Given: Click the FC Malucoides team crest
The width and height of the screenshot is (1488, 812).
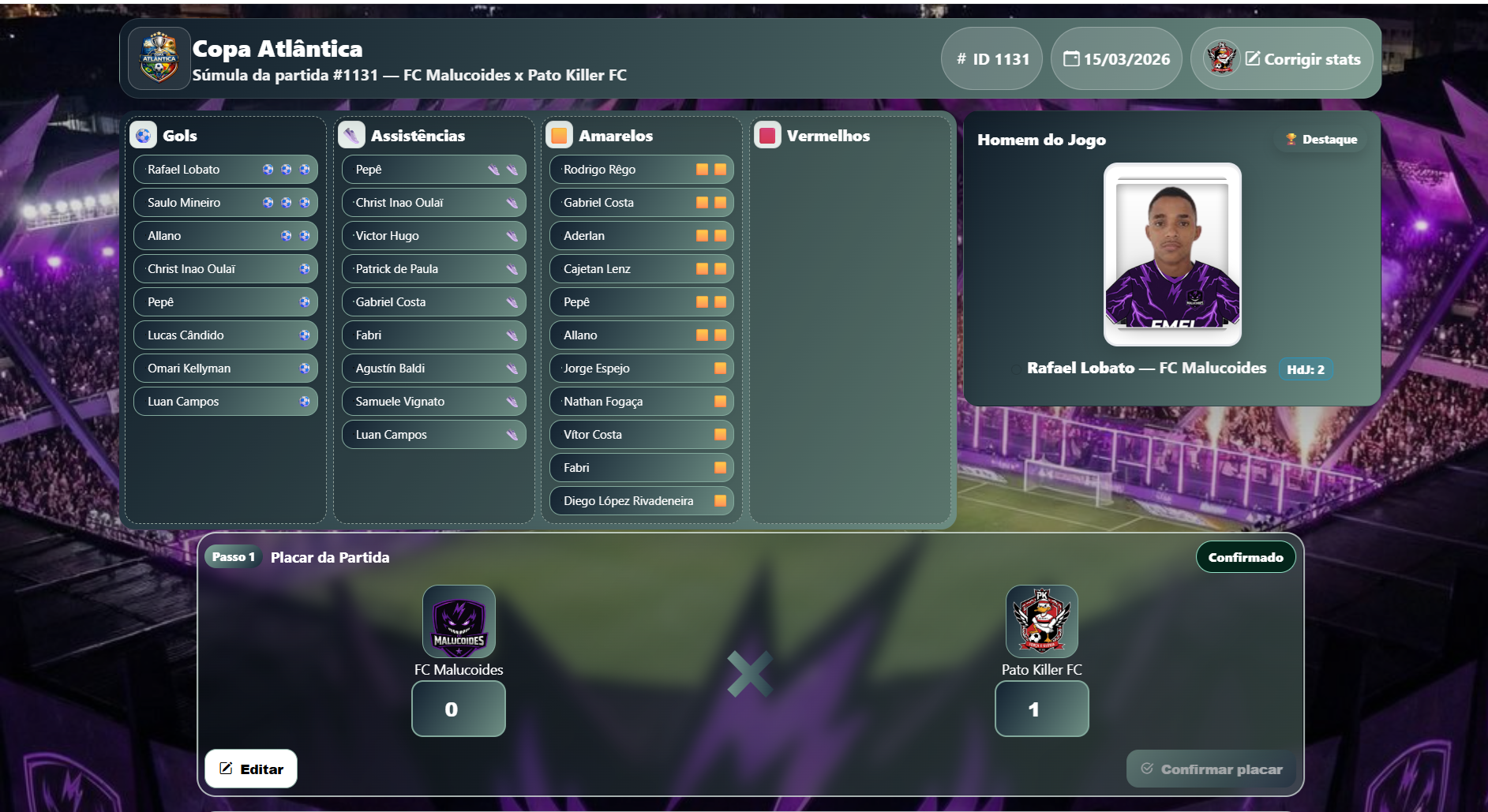Looking at the screenshot, I should [459, 621].
